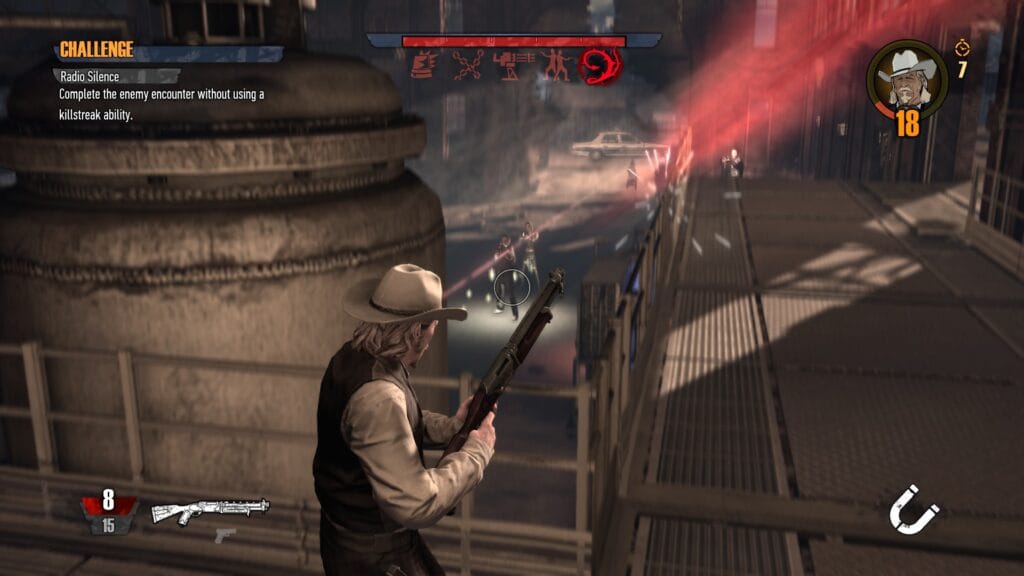Activate the magnet icon
1024x576 pixels.
[x=914, y=510]
